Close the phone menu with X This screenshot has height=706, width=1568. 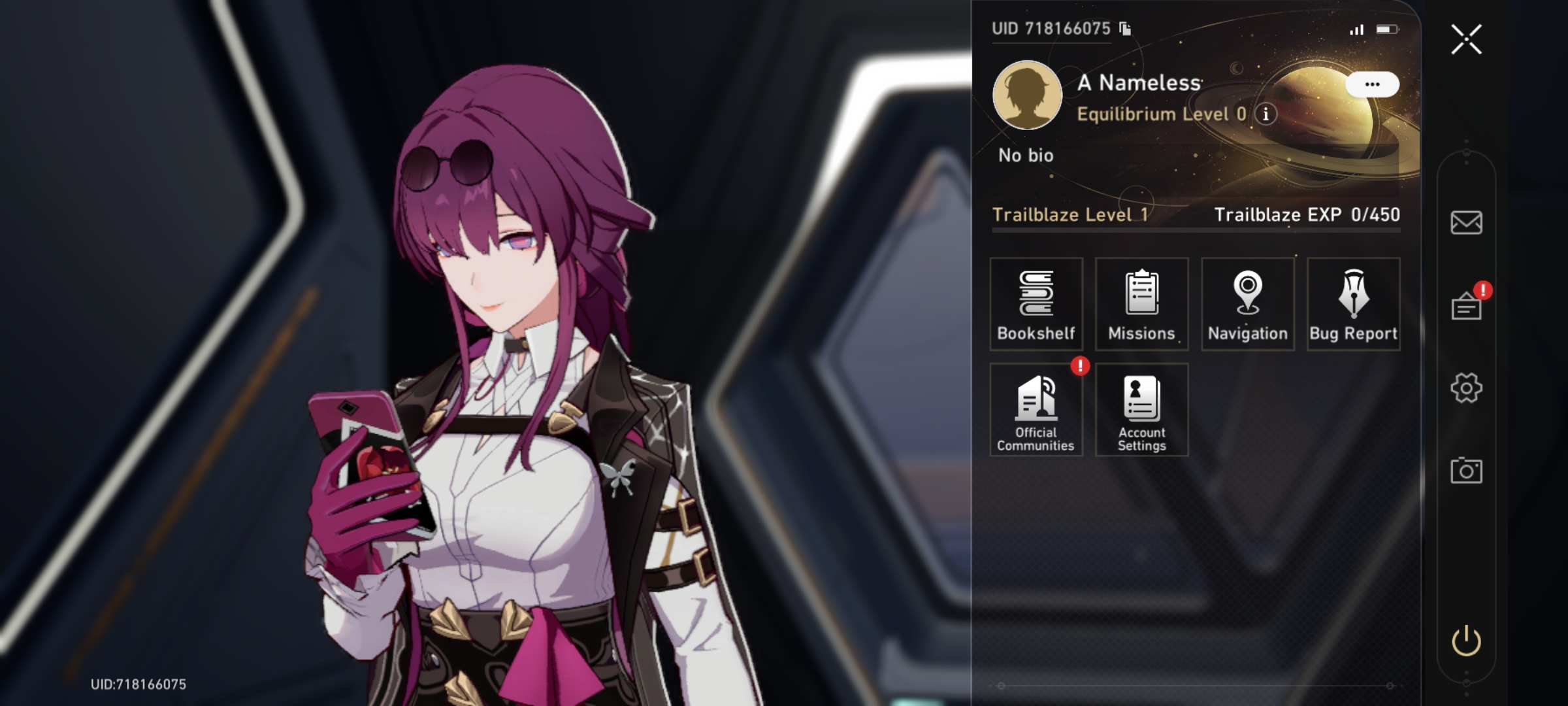point(1467,39)
